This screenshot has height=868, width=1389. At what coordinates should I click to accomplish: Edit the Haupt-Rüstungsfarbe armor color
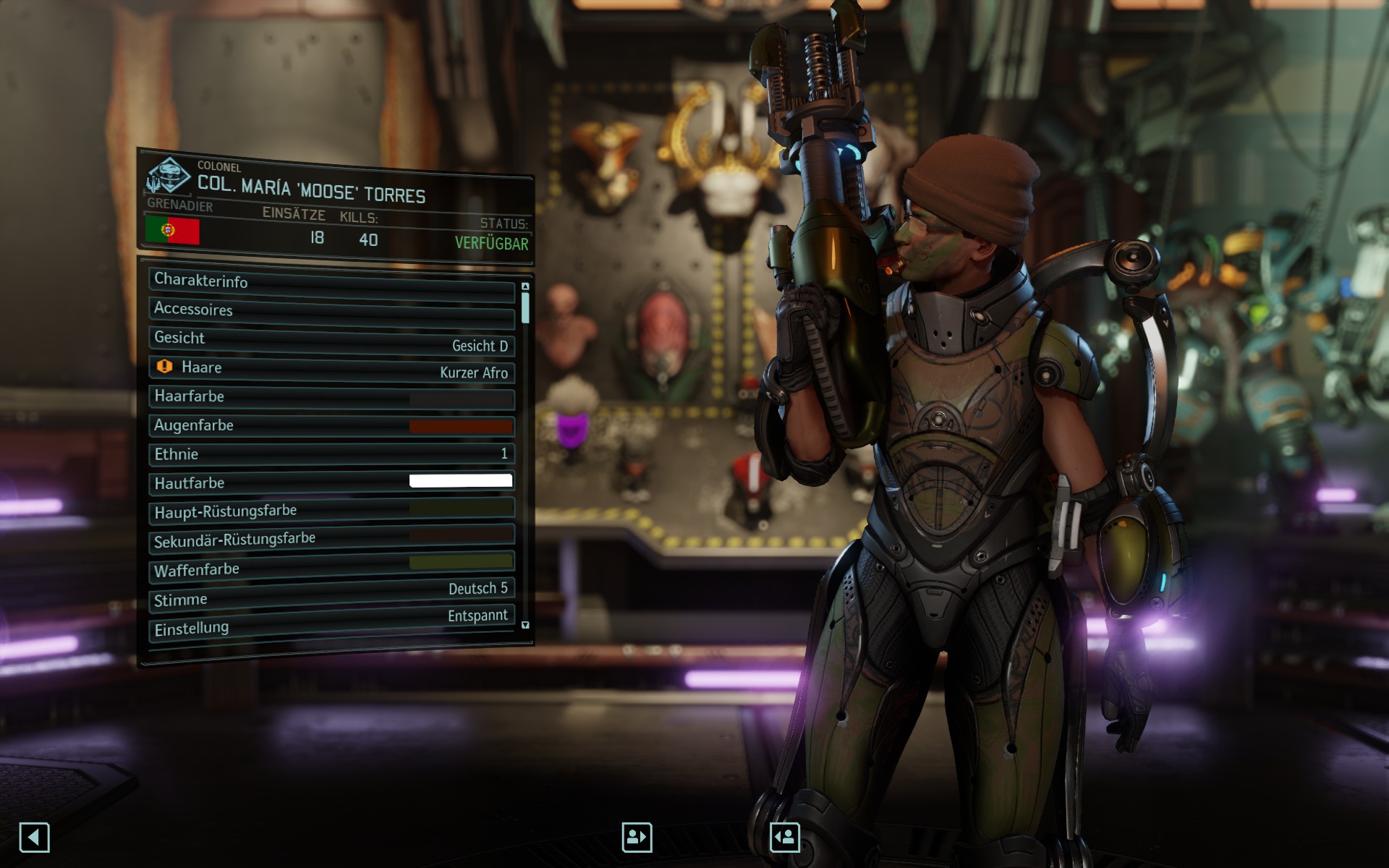[x=331, y=511]
